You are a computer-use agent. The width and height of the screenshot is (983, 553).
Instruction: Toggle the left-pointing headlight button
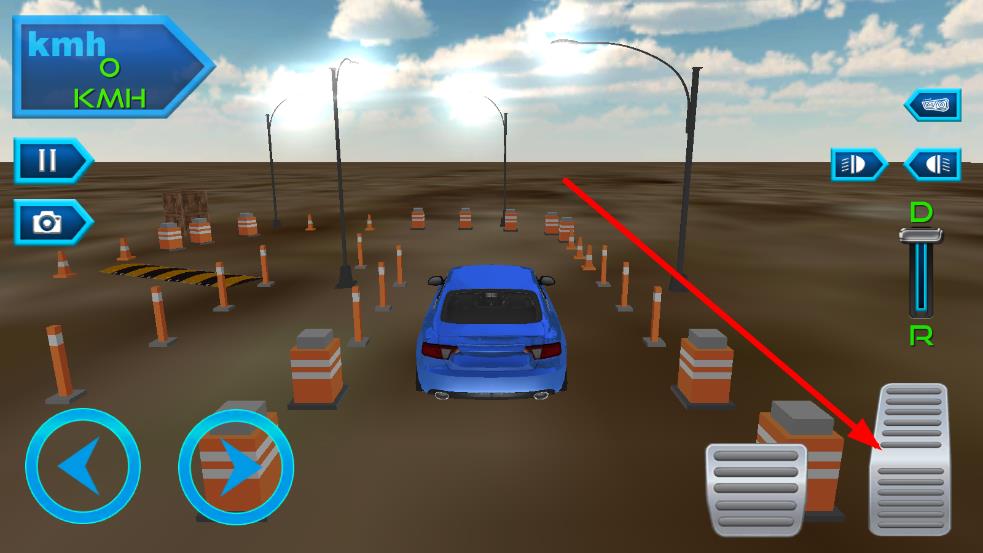pos(934,165)
